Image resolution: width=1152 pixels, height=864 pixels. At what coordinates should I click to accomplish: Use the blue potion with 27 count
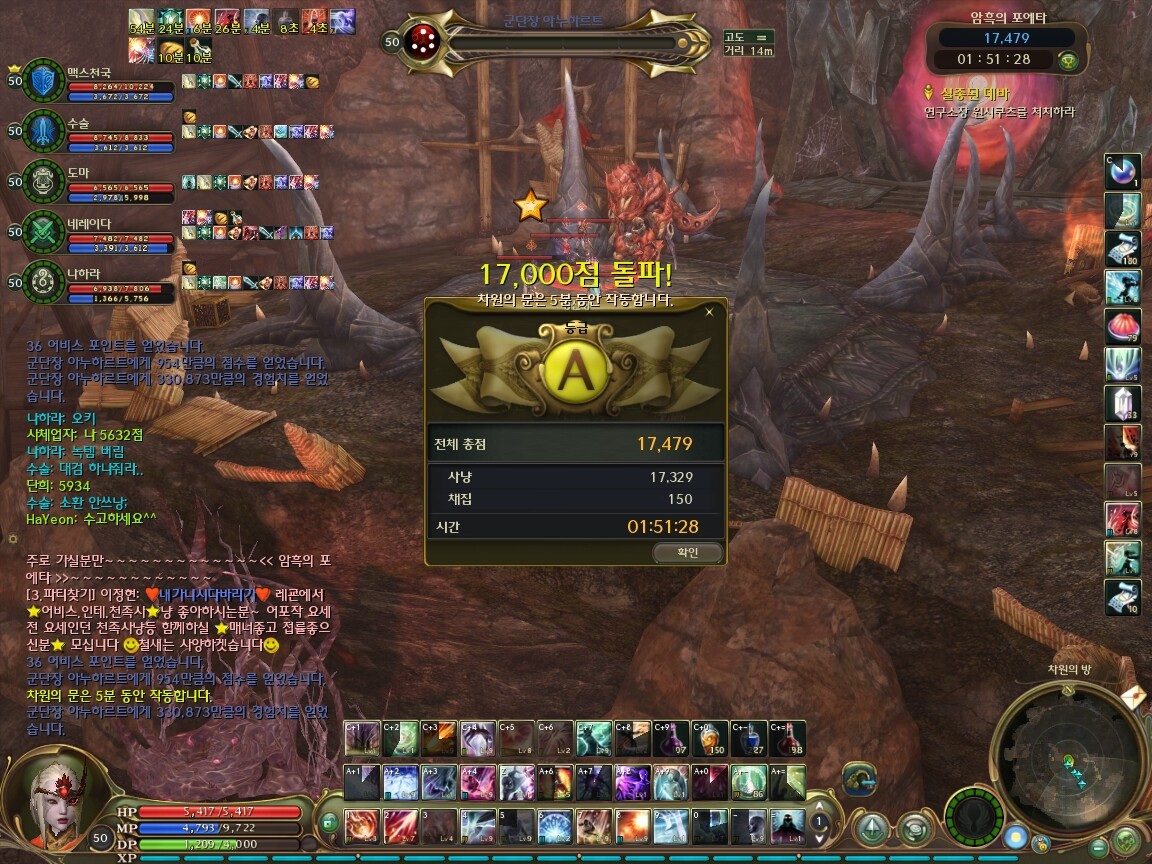pos(750,739)
